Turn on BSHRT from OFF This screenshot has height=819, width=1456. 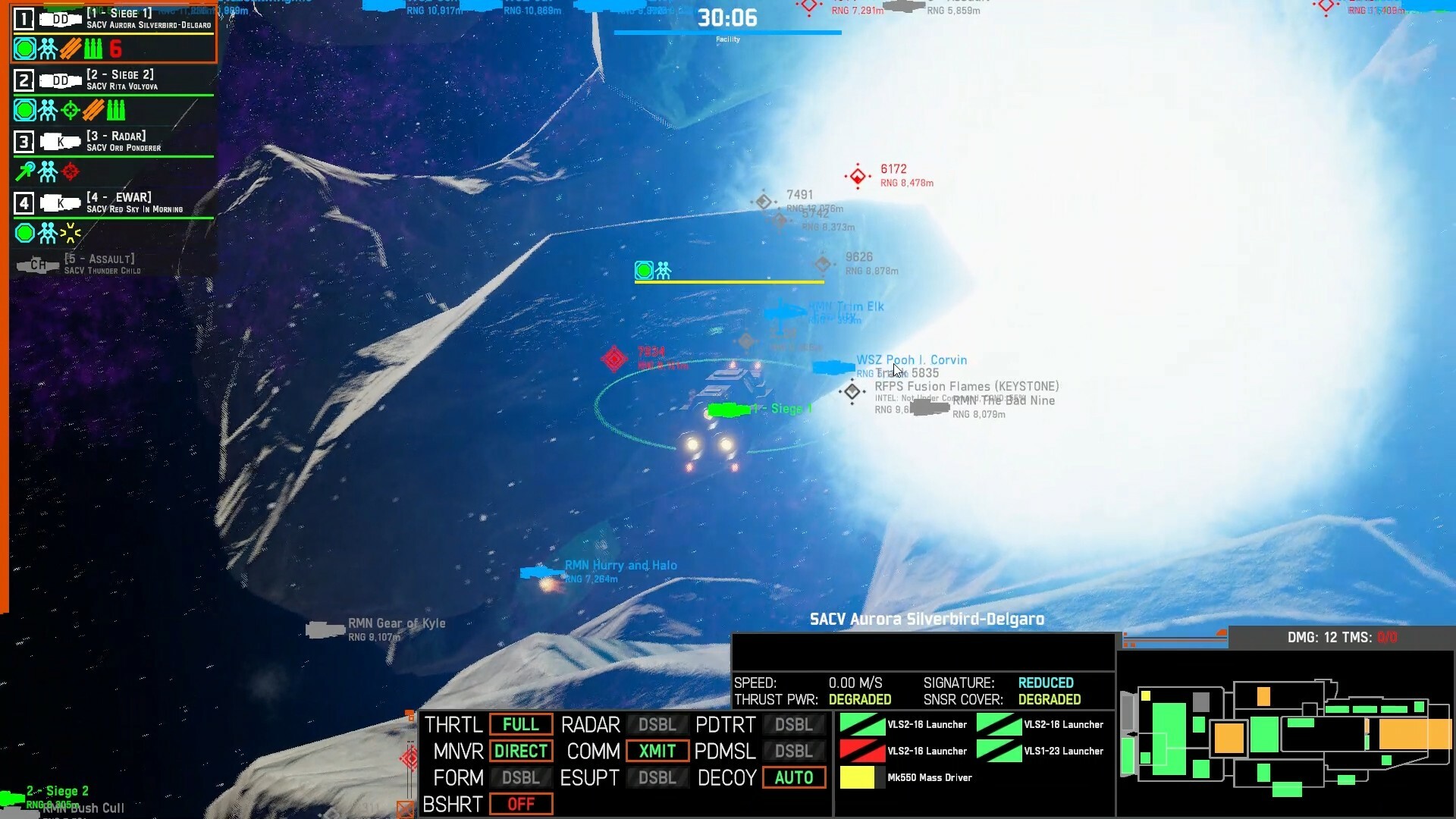pos(520,804)
